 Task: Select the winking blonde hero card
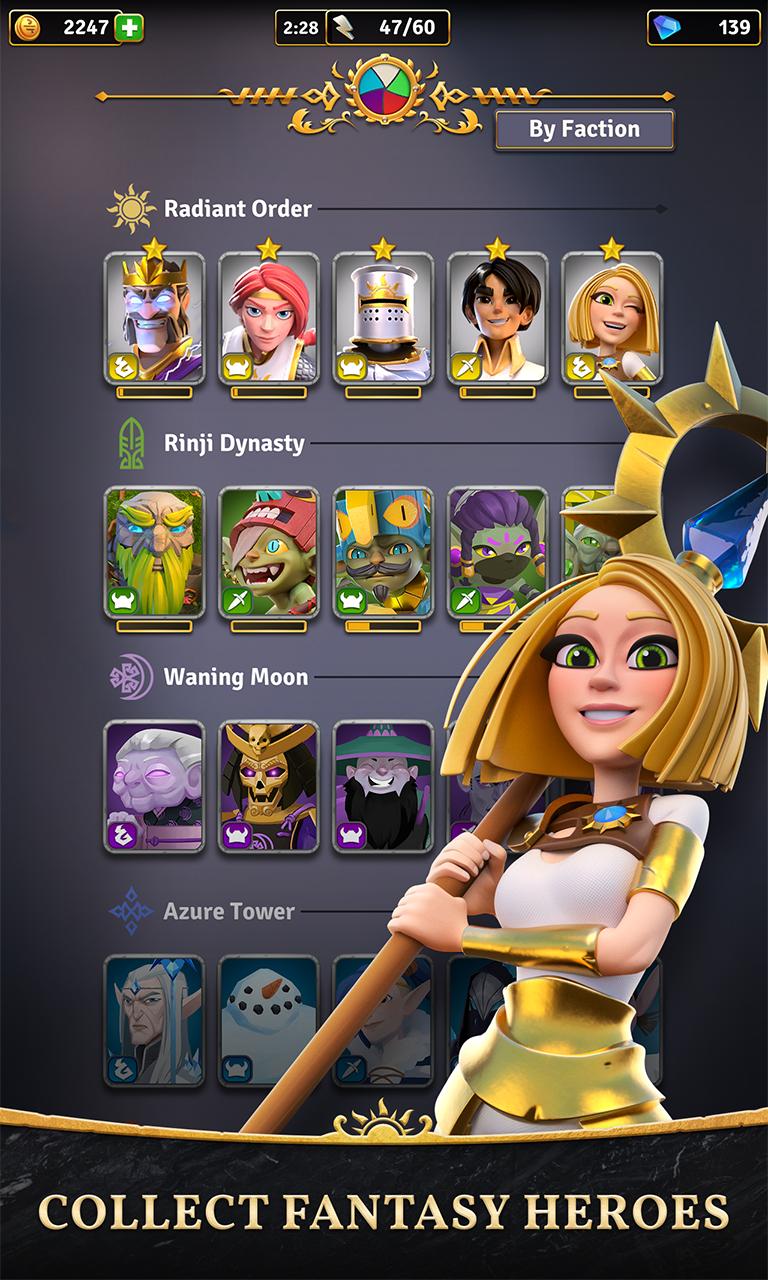point(611,318)
